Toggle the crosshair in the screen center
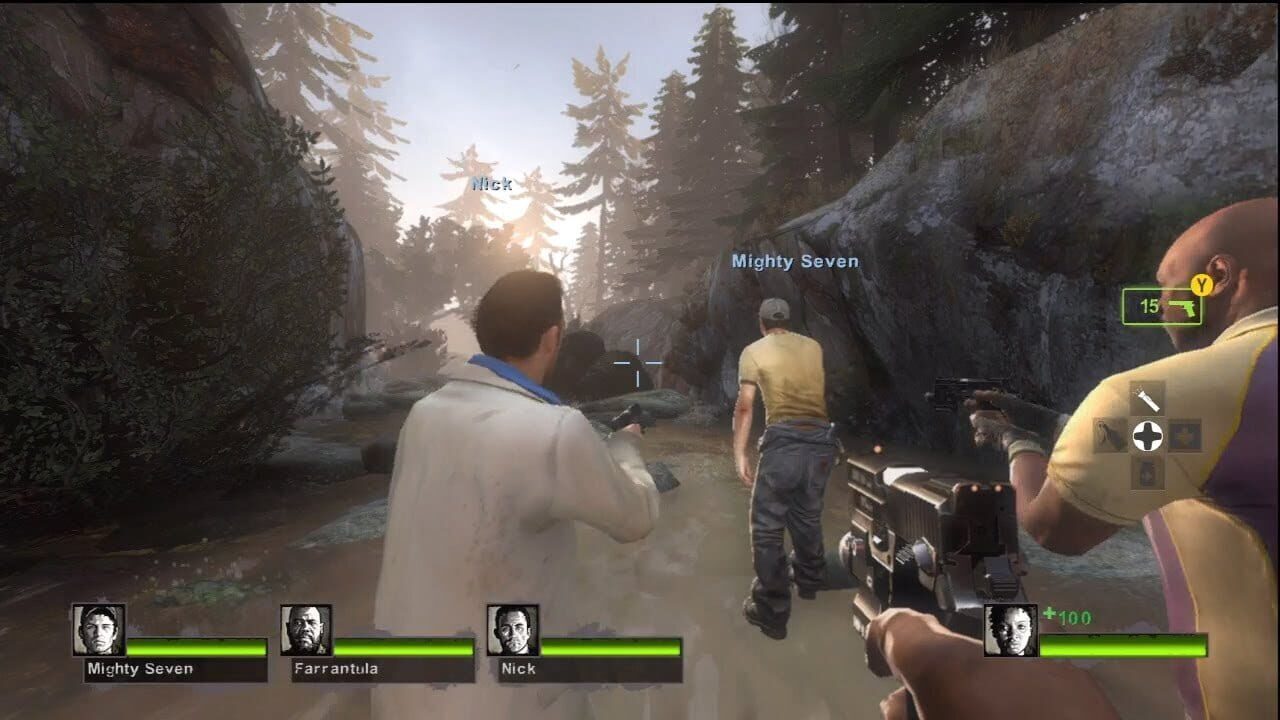The width and height of the screenshot is (1280, 720). click(637, 364)
